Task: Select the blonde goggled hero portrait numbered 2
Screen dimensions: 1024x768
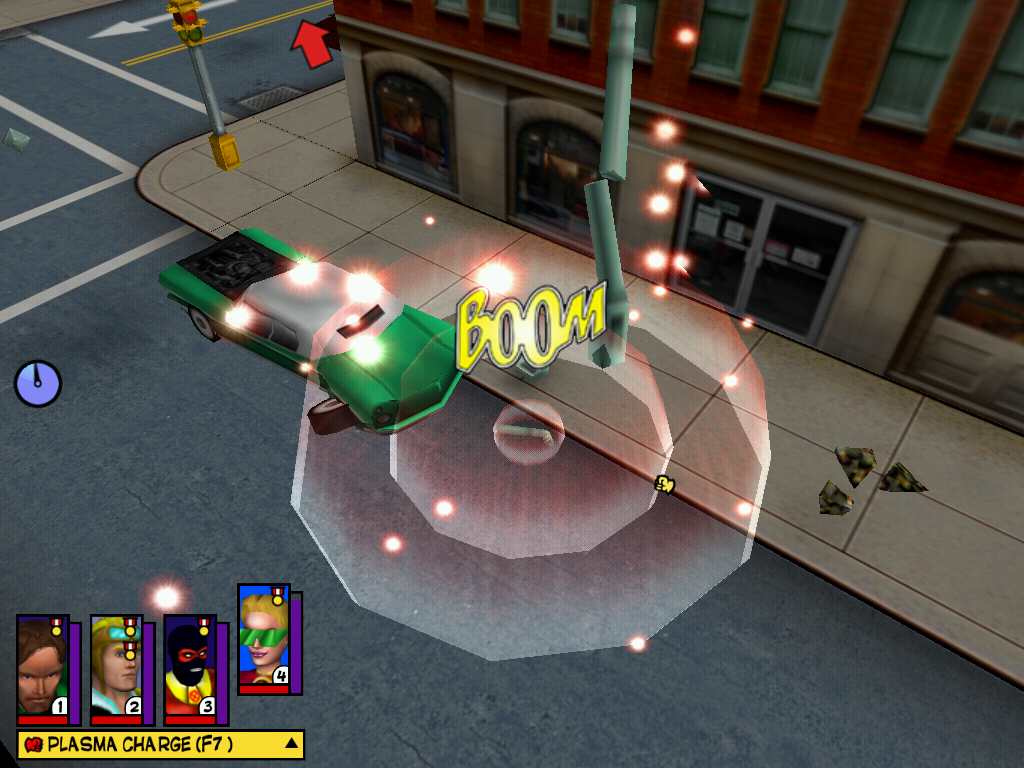Action: (116, 667)
